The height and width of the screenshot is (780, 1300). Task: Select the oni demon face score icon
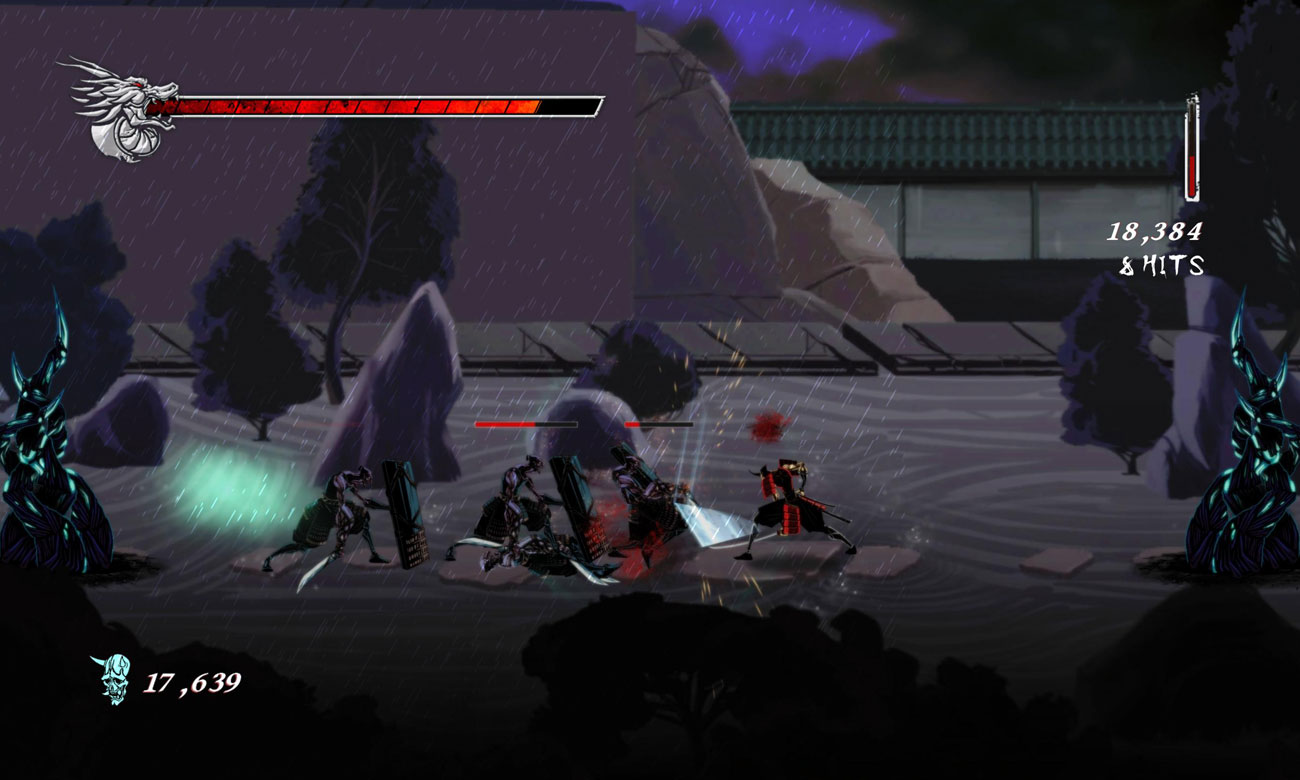point(113,680)
